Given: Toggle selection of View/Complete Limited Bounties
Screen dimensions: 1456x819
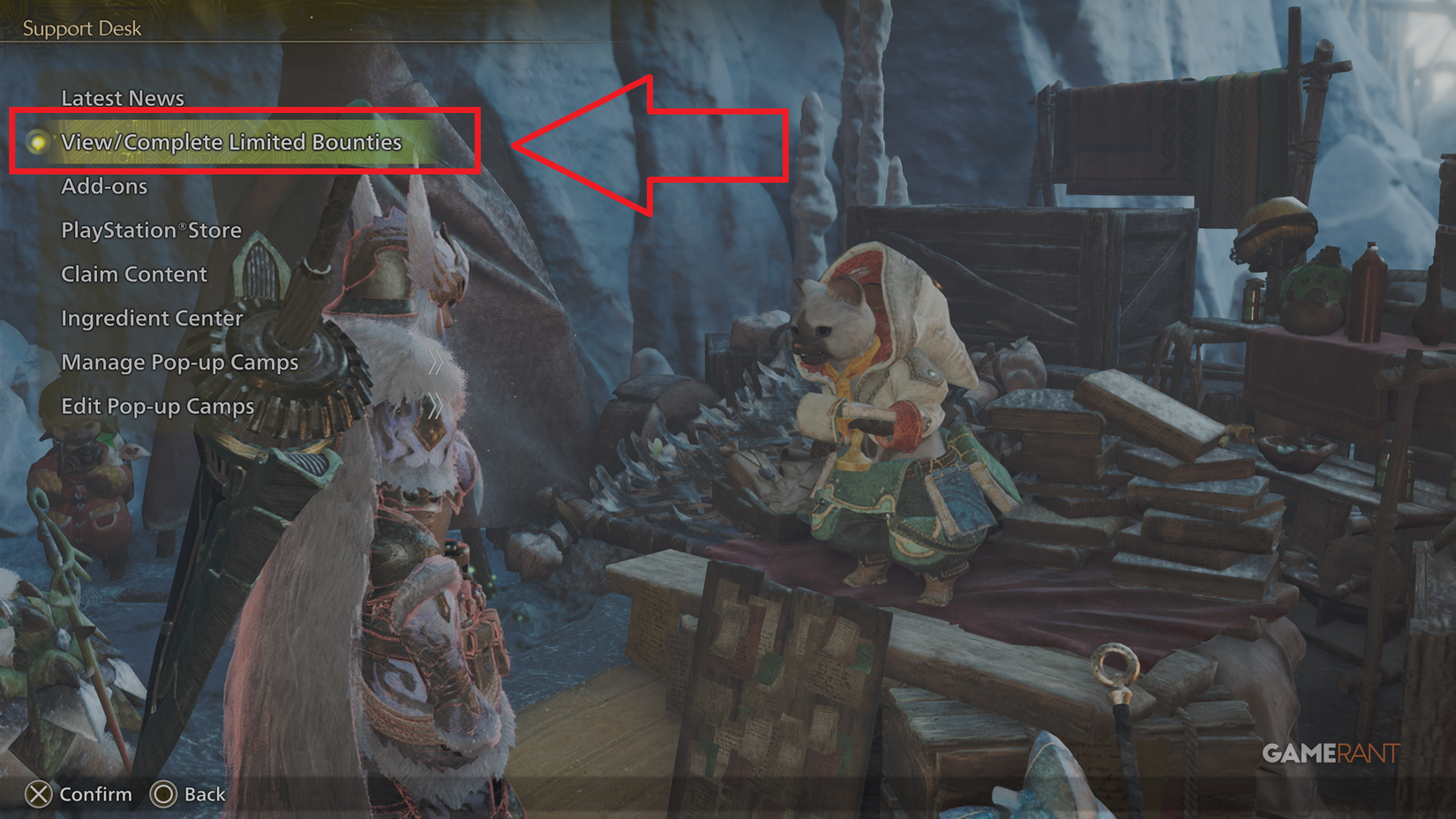Looking at the screenshot, I should click(x=231, y=142).
